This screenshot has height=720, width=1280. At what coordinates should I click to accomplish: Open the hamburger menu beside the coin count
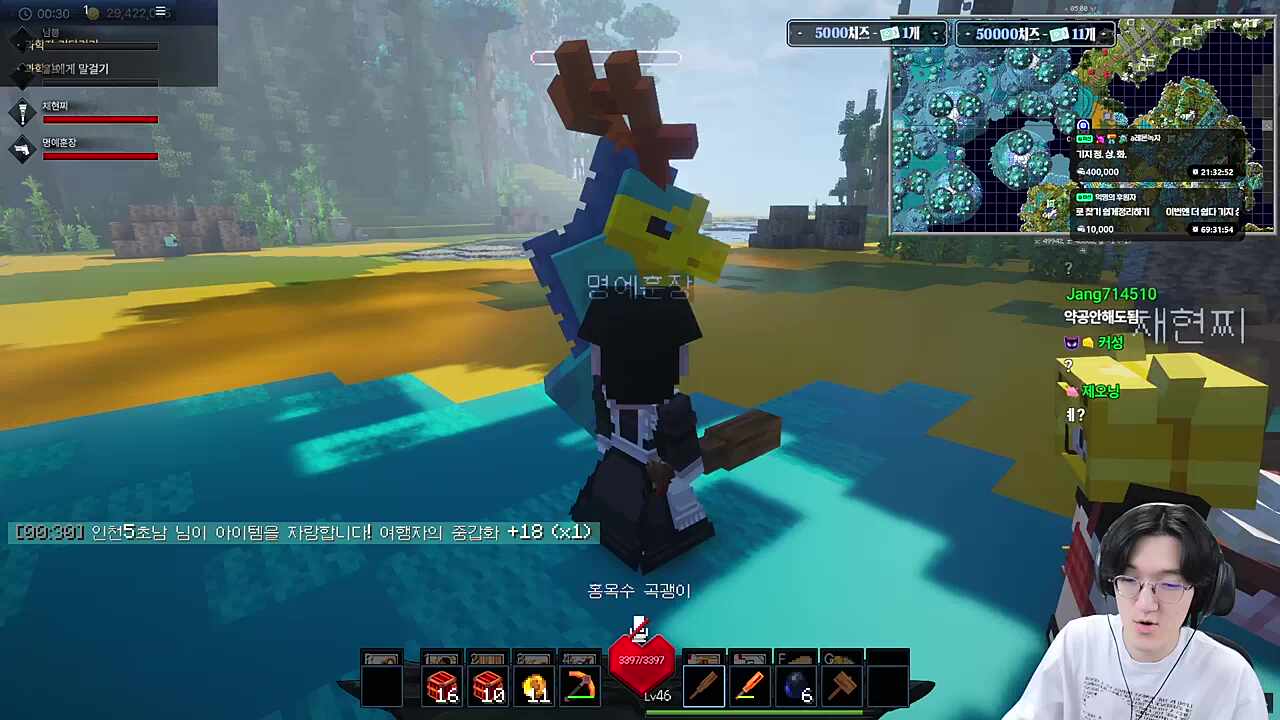(160, 13)
